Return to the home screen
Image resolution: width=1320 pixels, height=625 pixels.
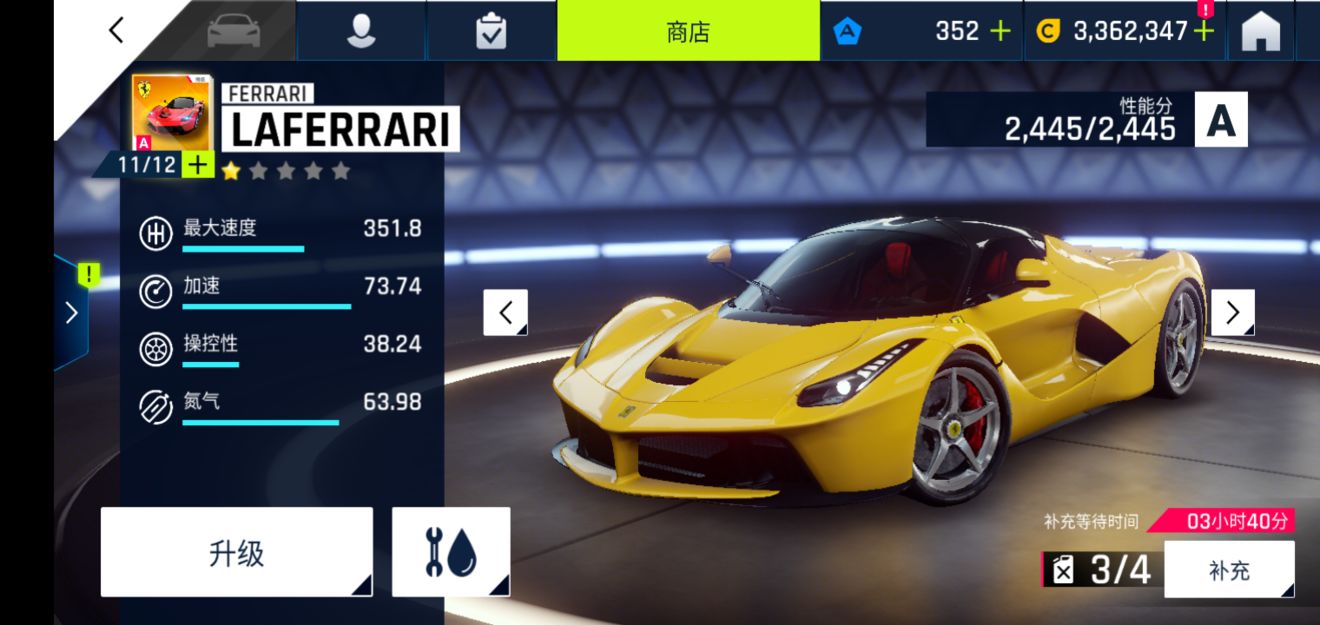tap(1261, 32)
